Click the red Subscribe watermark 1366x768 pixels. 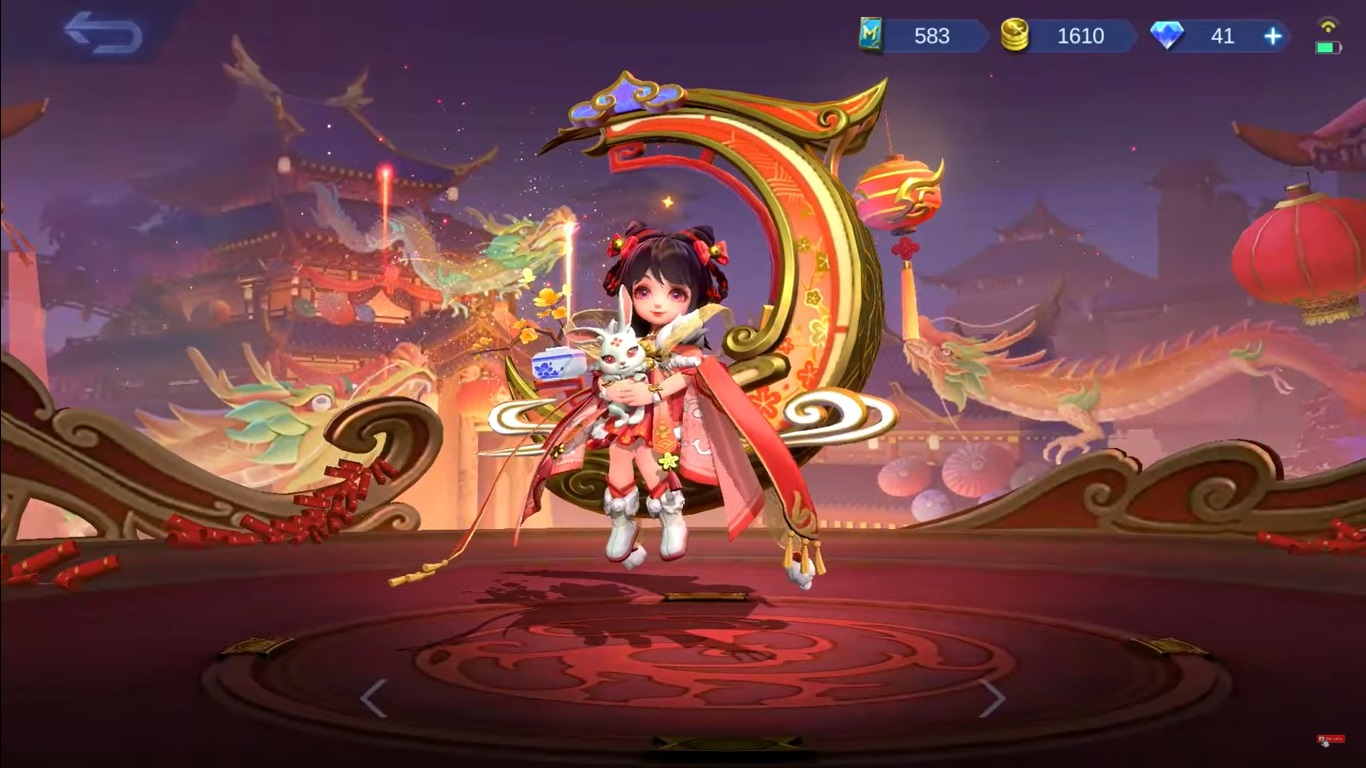pyautogui.click(x=1331, y=738)
